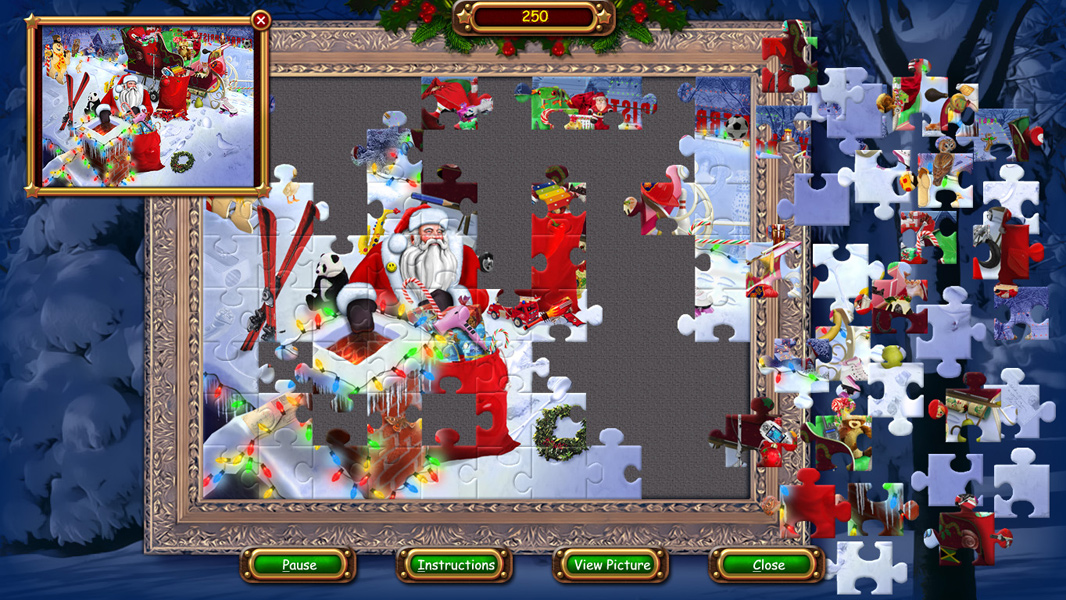Click the Santa reference picture thumbnail
The height and width of the screenshot is (600, 1066).
click(x=148, y=105)
